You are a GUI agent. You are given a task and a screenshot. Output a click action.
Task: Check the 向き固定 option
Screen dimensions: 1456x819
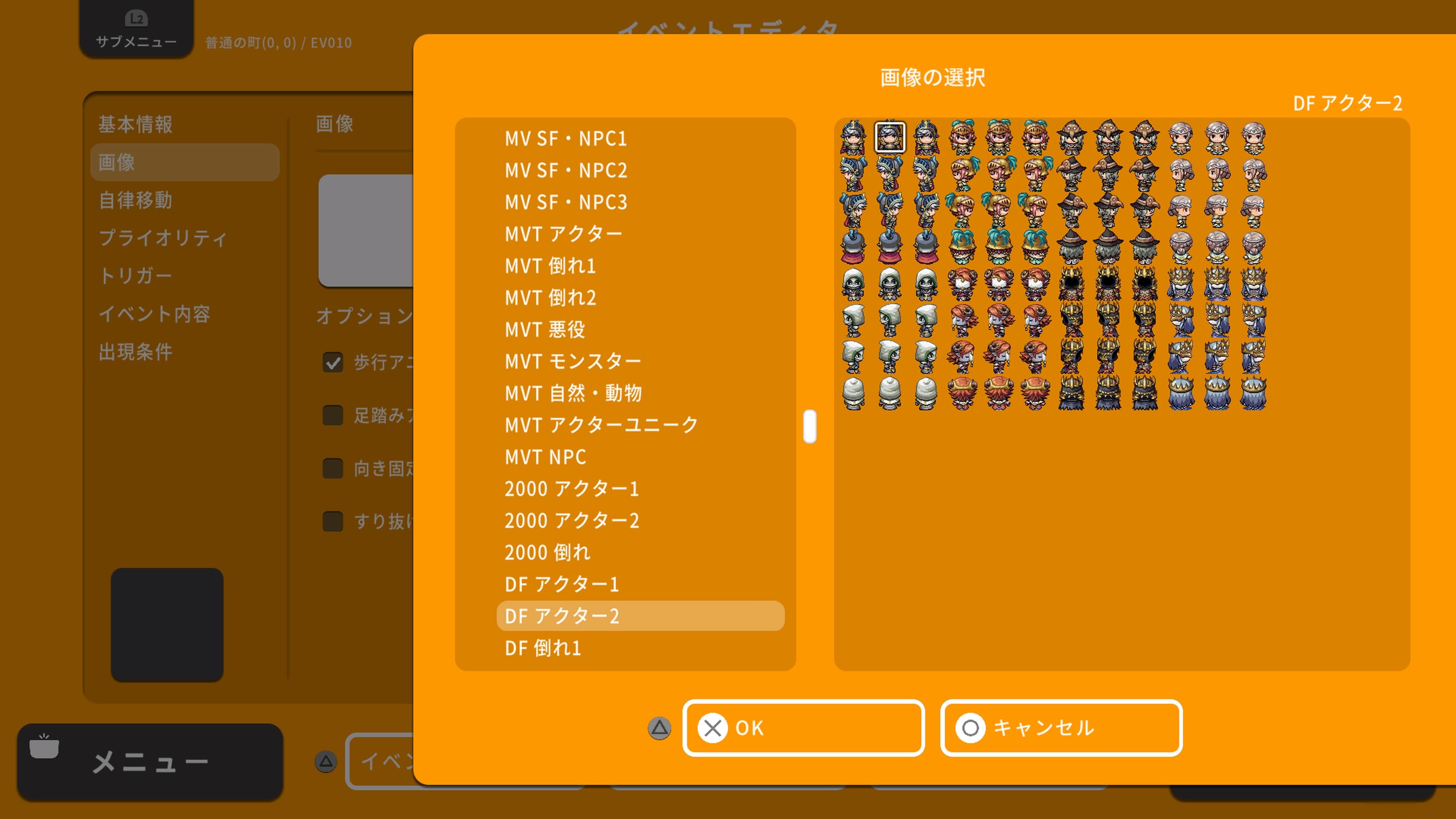tap(333, 469)
